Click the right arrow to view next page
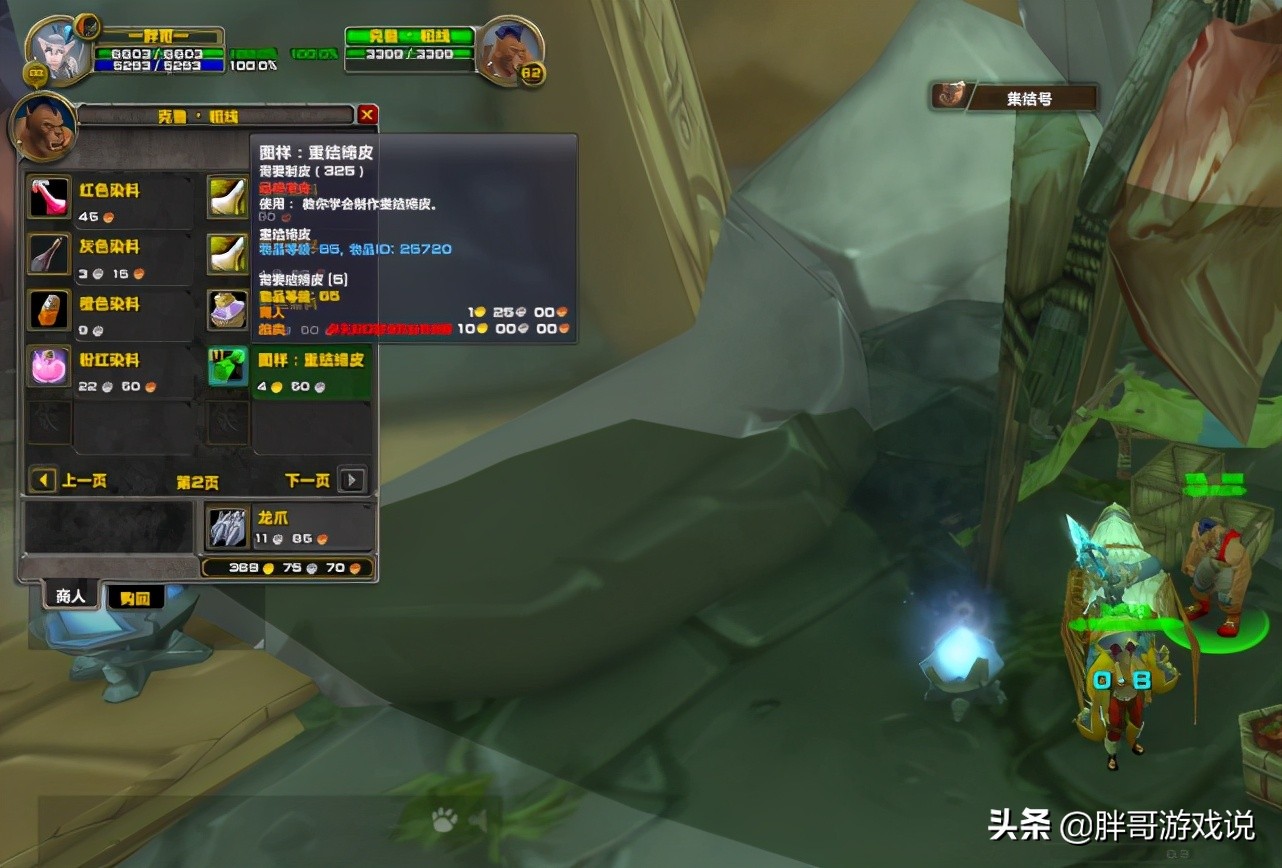The height and width of the screenshot is (868, 1282). 352,480
